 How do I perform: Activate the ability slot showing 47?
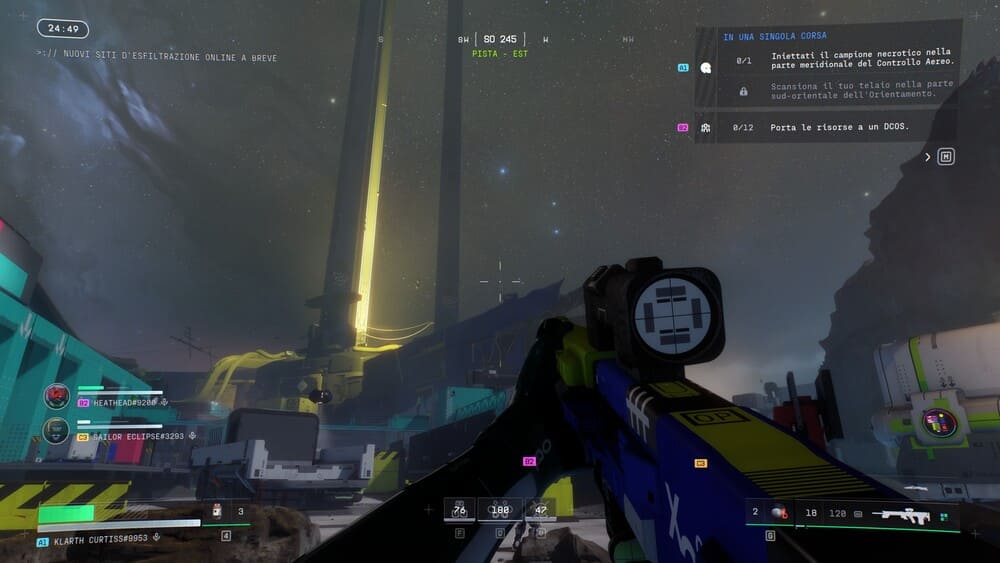click(540, 510)
